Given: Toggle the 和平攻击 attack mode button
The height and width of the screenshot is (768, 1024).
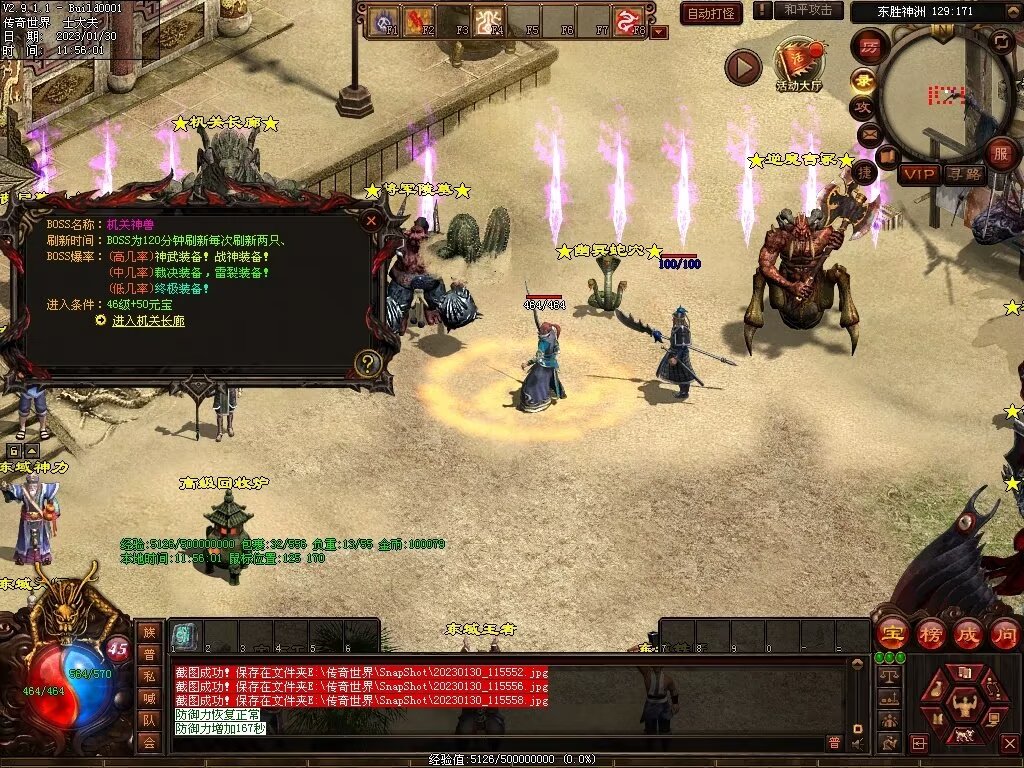Looking at the screenshot, I should 807,10.
